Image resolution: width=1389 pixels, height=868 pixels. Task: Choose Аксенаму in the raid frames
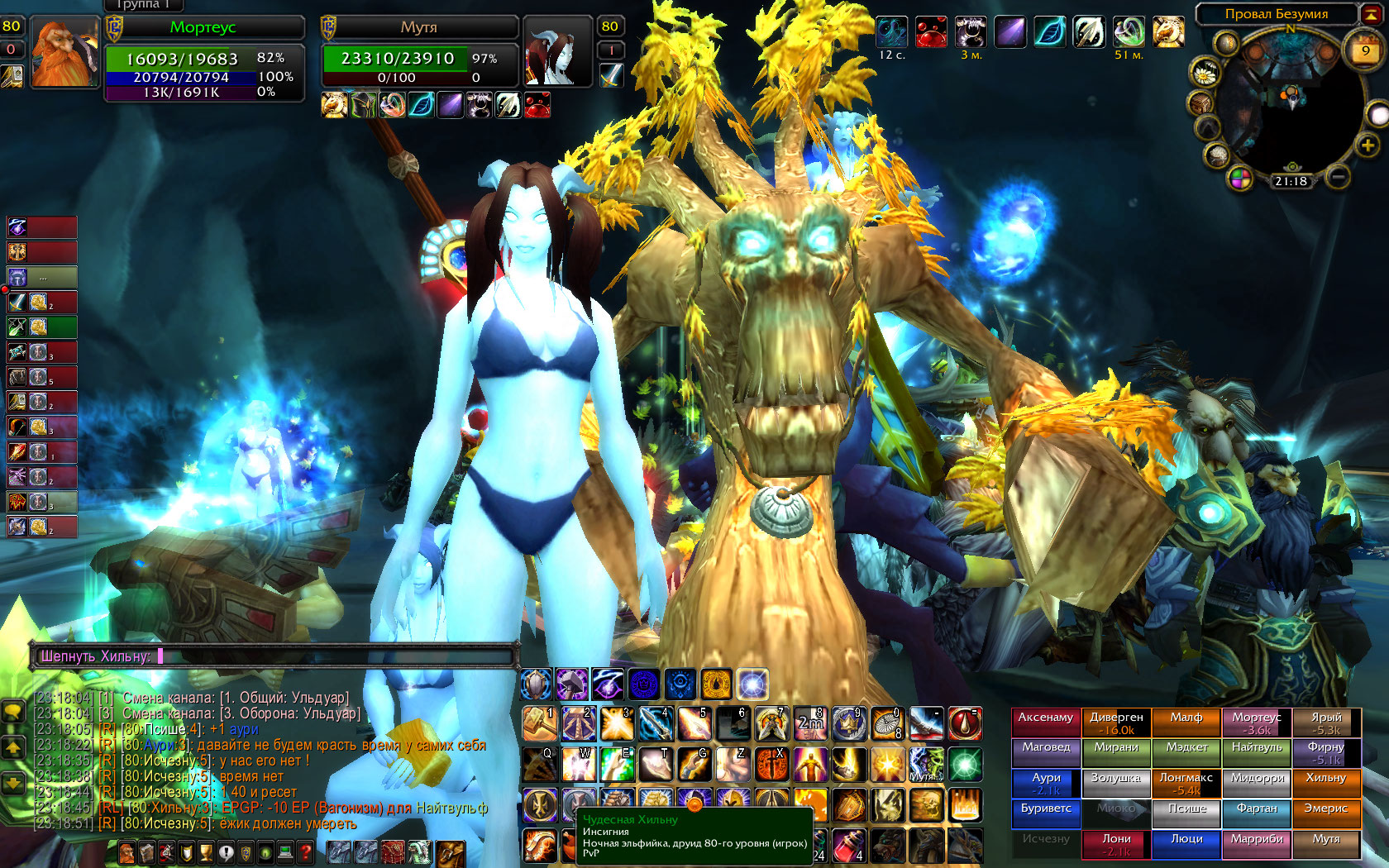(x=1046, y=723)
